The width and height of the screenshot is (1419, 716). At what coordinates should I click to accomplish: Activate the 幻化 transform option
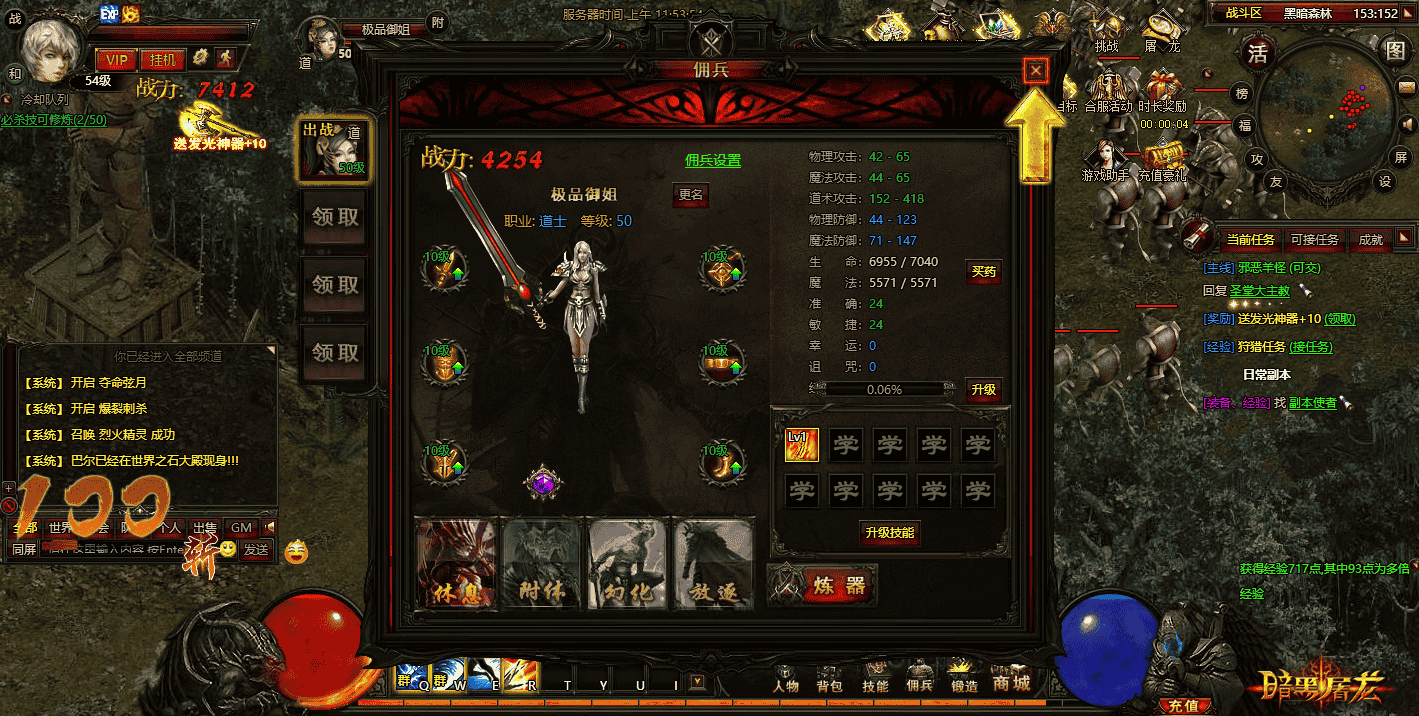click(x=626, y=562)
